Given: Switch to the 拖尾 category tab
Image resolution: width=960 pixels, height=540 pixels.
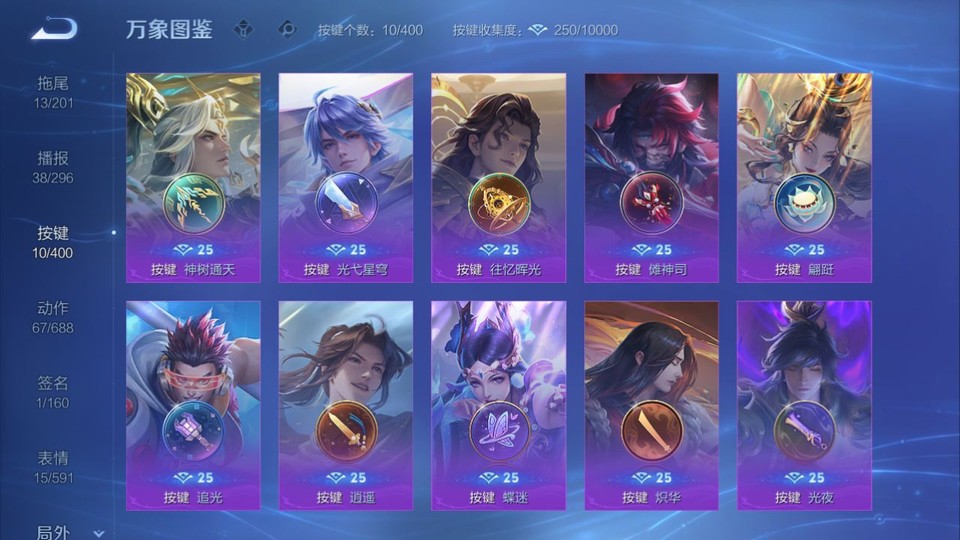Looking at the screenshot, I should coord(54,91).
